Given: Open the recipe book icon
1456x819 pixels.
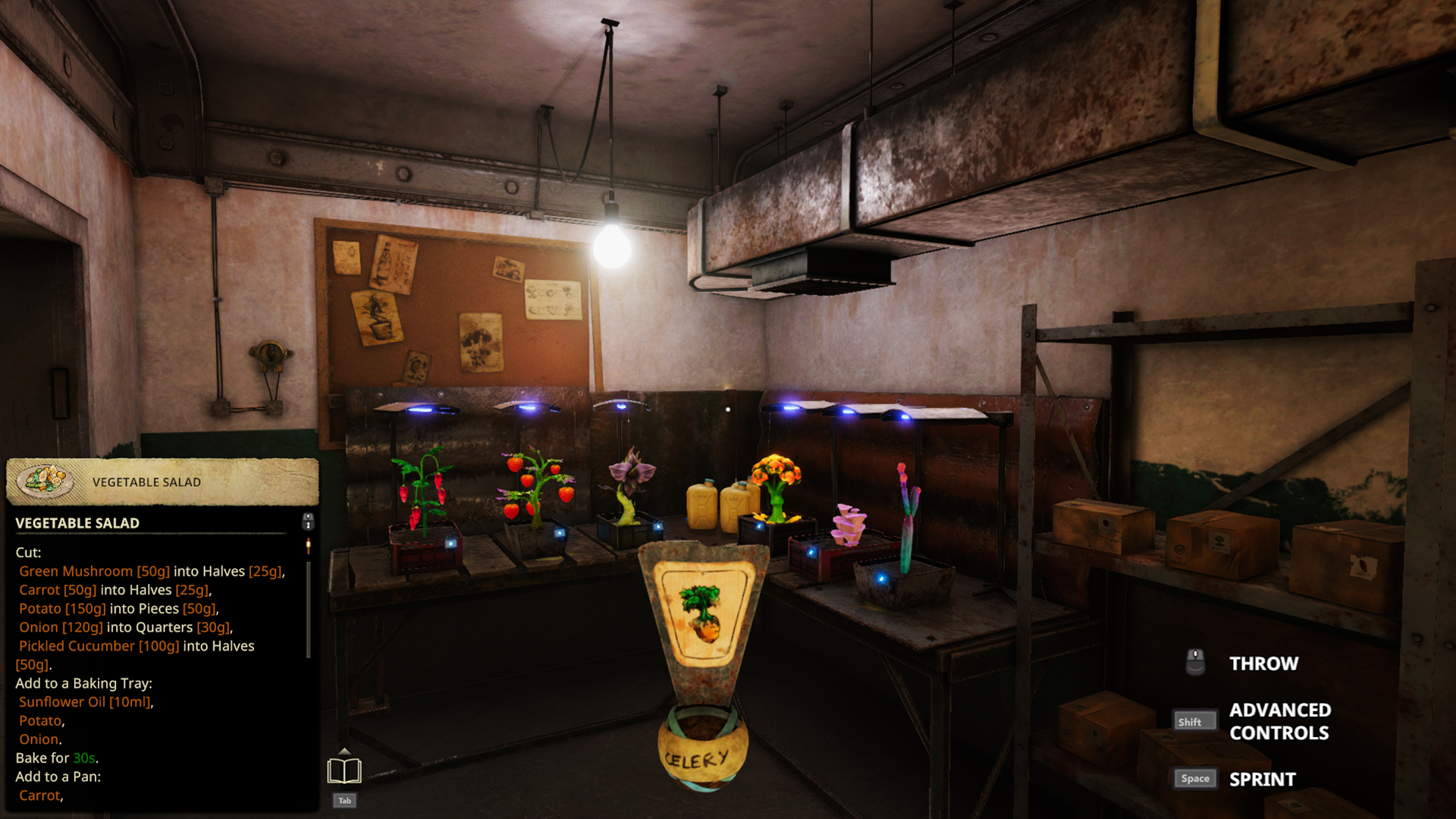Looking at the screenshot, I should [x=344, y=770].
